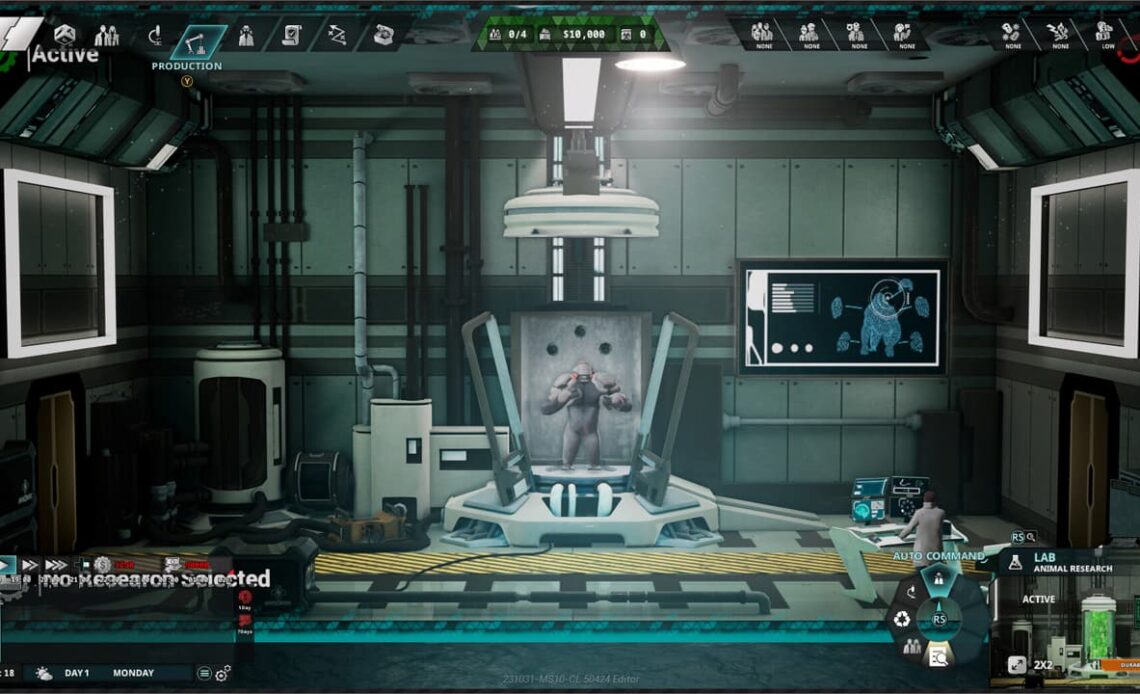The image size is (1140, 694).
Task: Set game speed to fastest forward
Action: pos(56,564)
